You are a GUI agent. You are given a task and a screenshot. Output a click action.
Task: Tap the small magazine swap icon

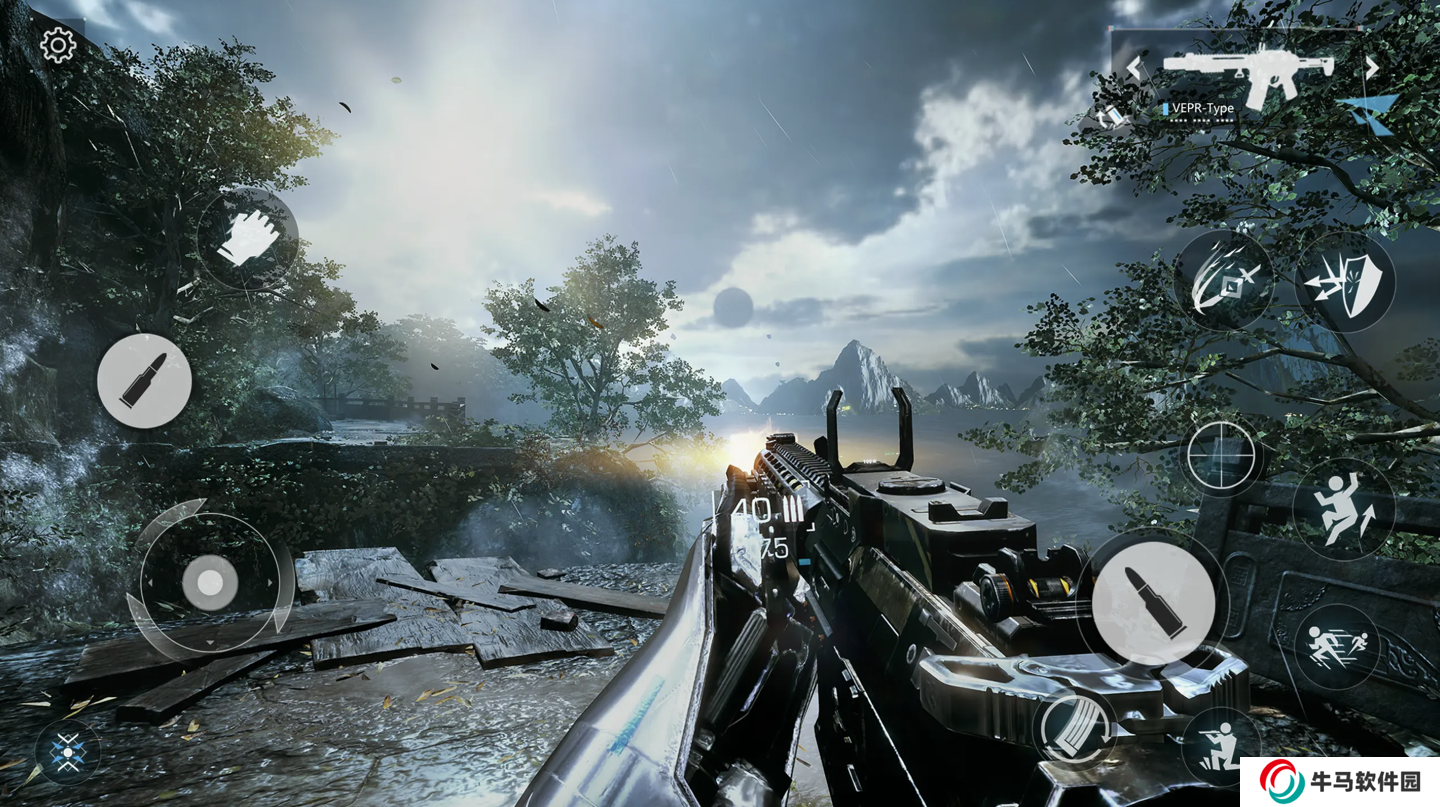tap(1112, 116)
